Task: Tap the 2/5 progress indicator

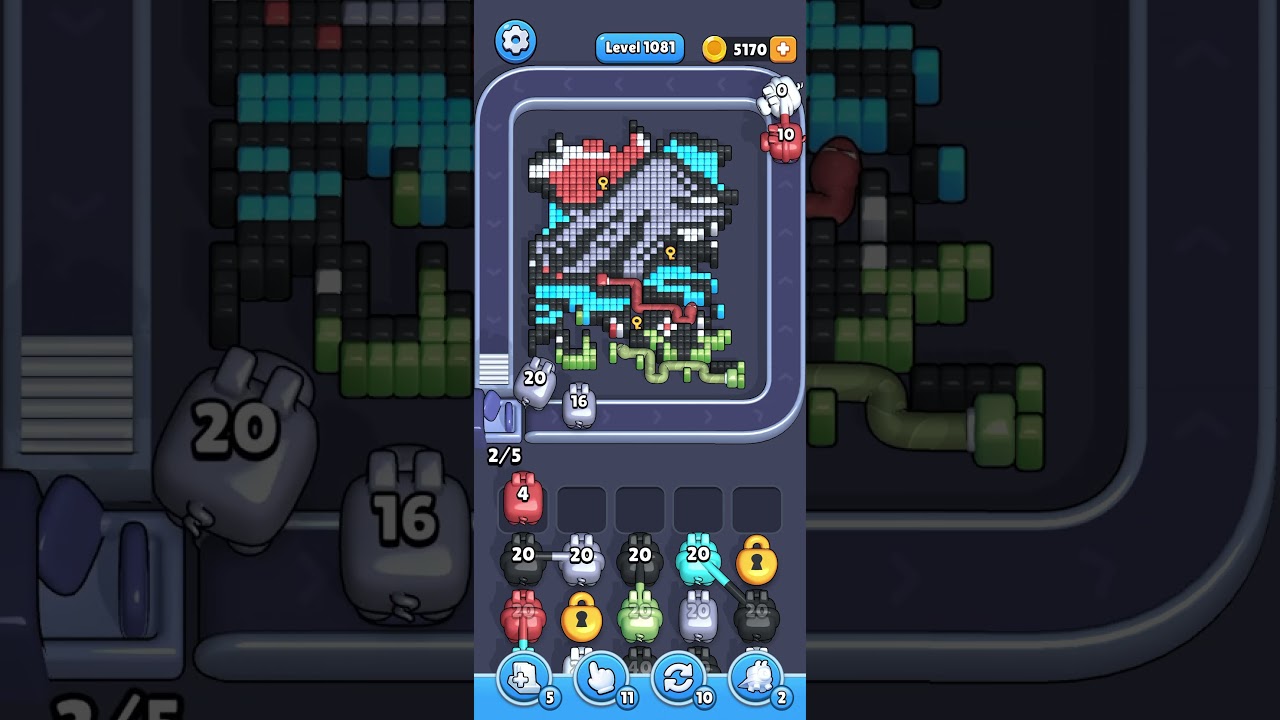Action: point(503,454)
